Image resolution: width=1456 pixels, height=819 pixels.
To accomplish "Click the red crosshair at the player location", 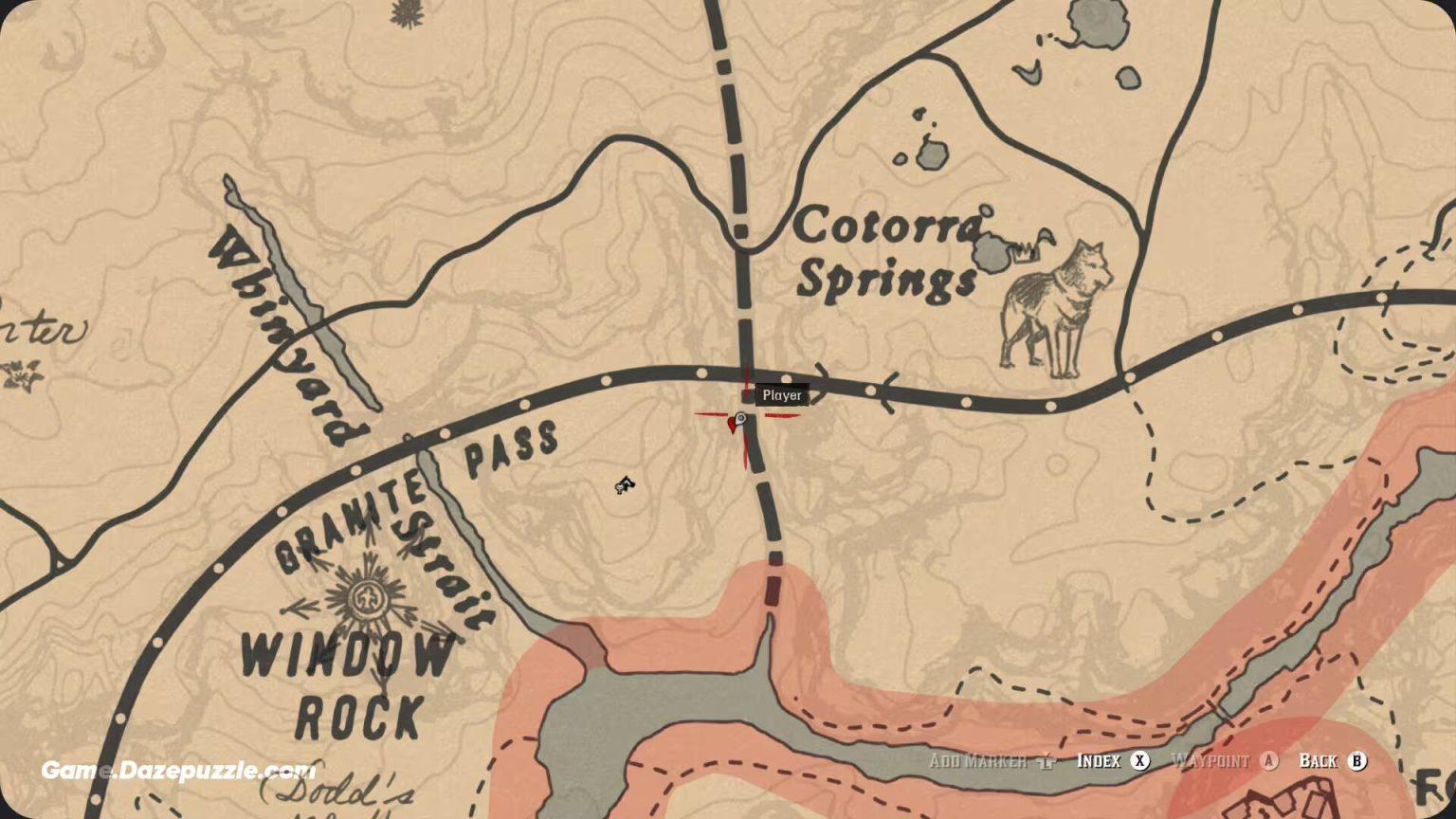I will tap(749, 417).
